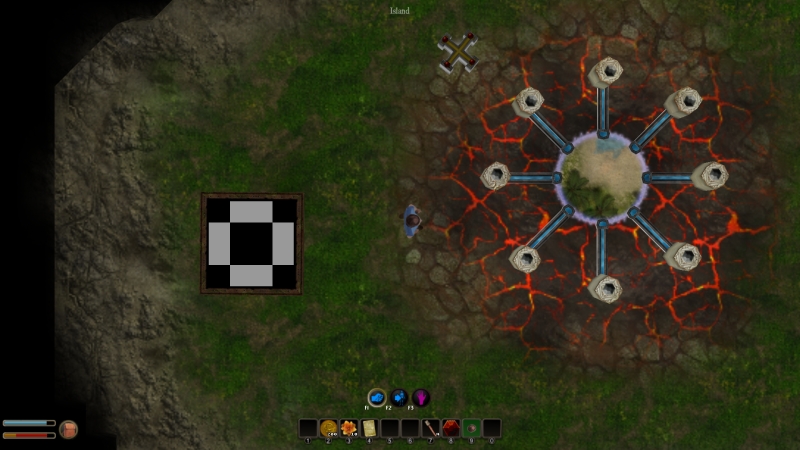Select the red gem hotbar slot

[451, 428]
